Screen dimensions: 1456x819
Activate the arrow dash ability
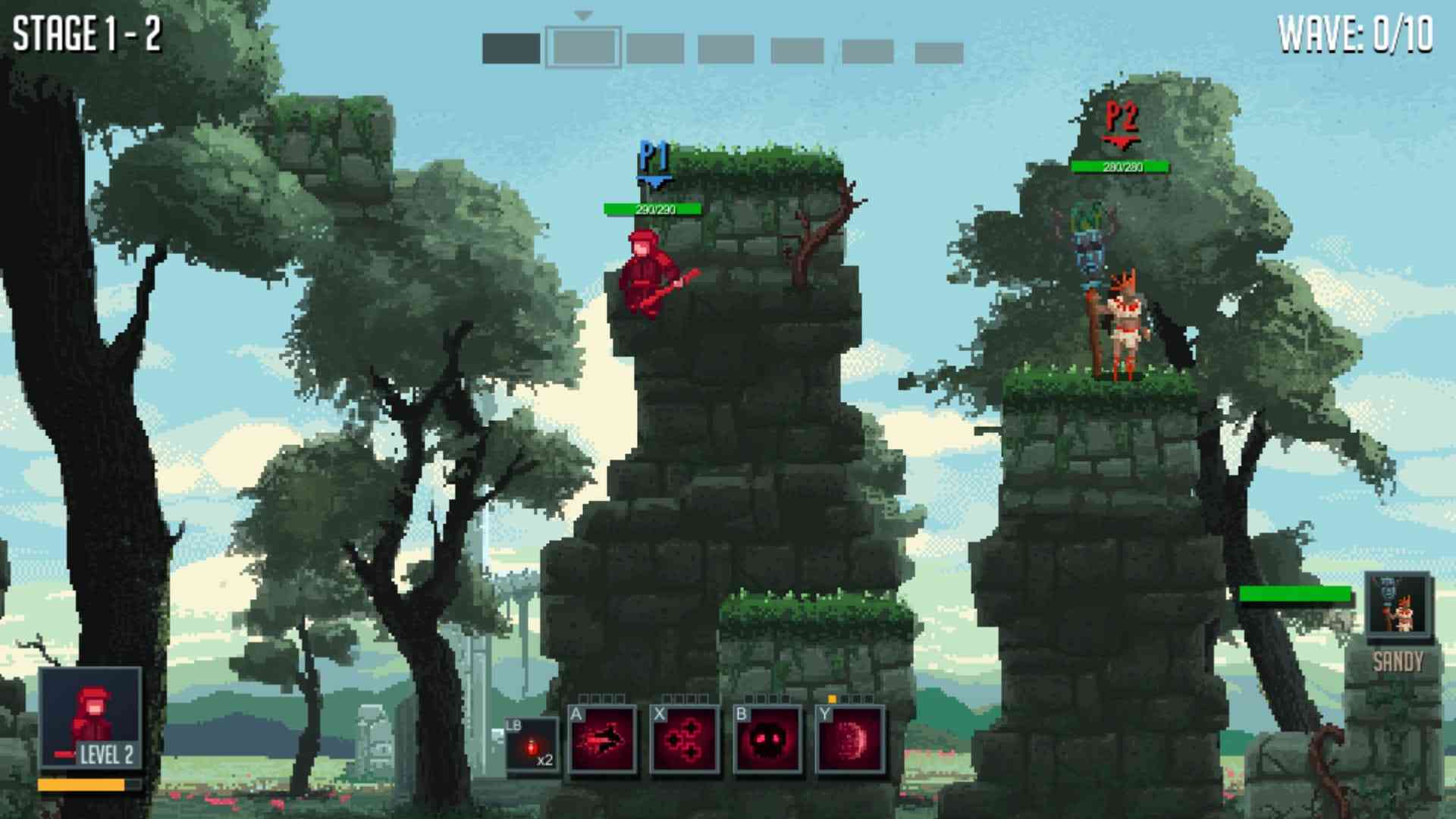[x=602, y=740]
